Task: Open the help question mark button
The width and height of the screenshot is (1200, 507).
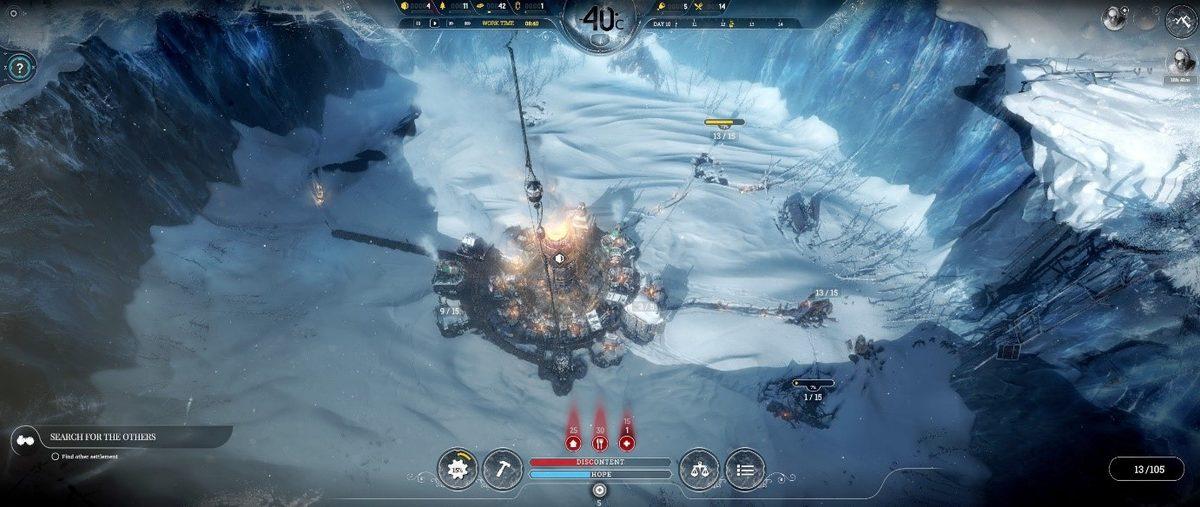Action: click(x=19, y=68)
